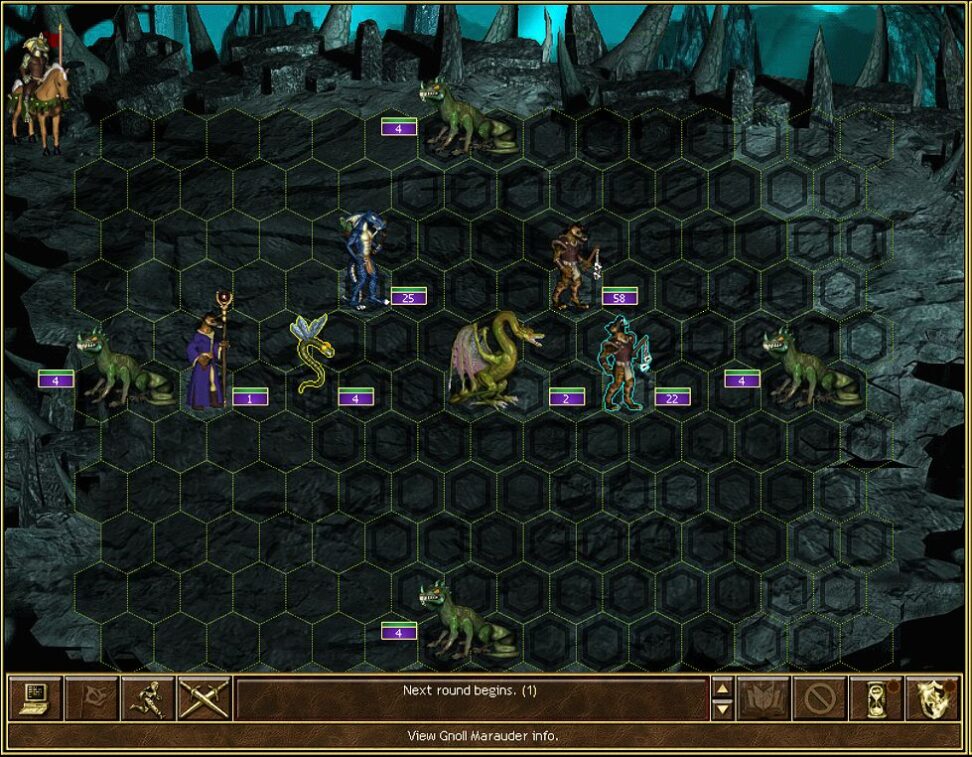This screenshot has width=972, height=757.
Task: Defend using the shield button
Action: pyautogui.click(x=933, y=698)
